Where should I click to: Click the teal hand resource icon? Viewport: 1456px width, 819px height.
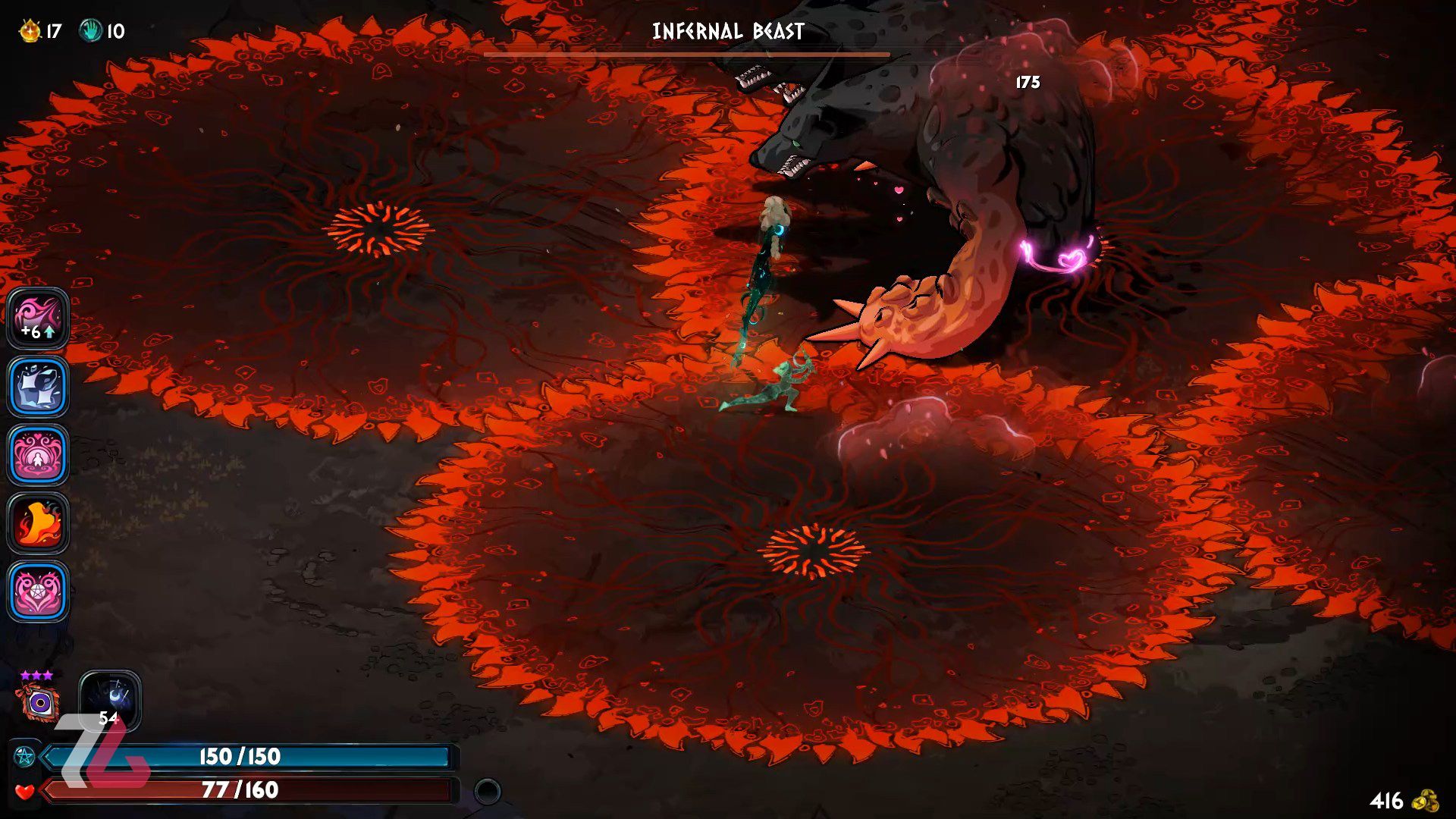tap(91, 31)
